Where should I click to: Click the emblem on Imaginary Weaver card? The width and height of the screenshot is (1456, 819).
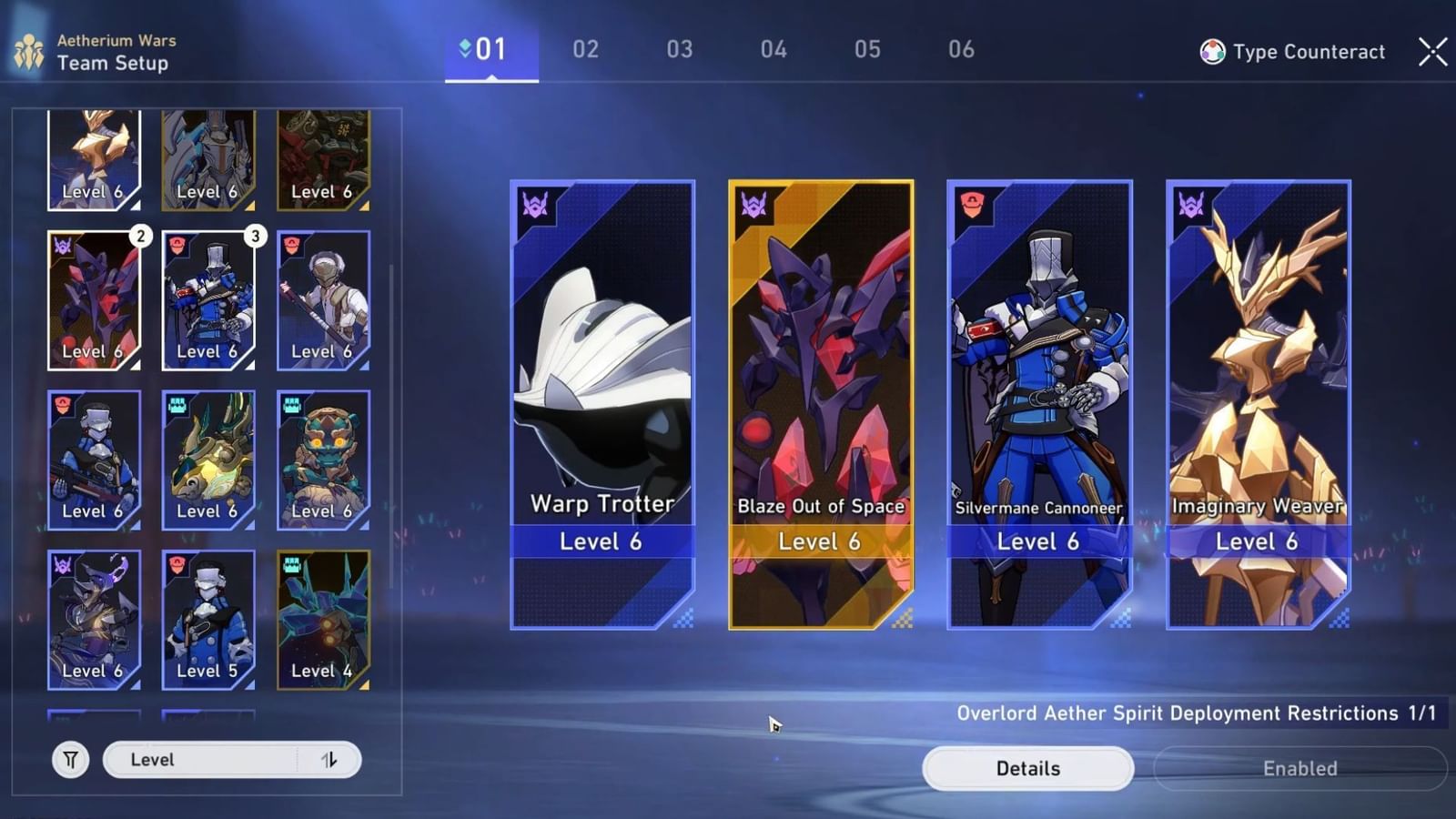click(1190, 205)
